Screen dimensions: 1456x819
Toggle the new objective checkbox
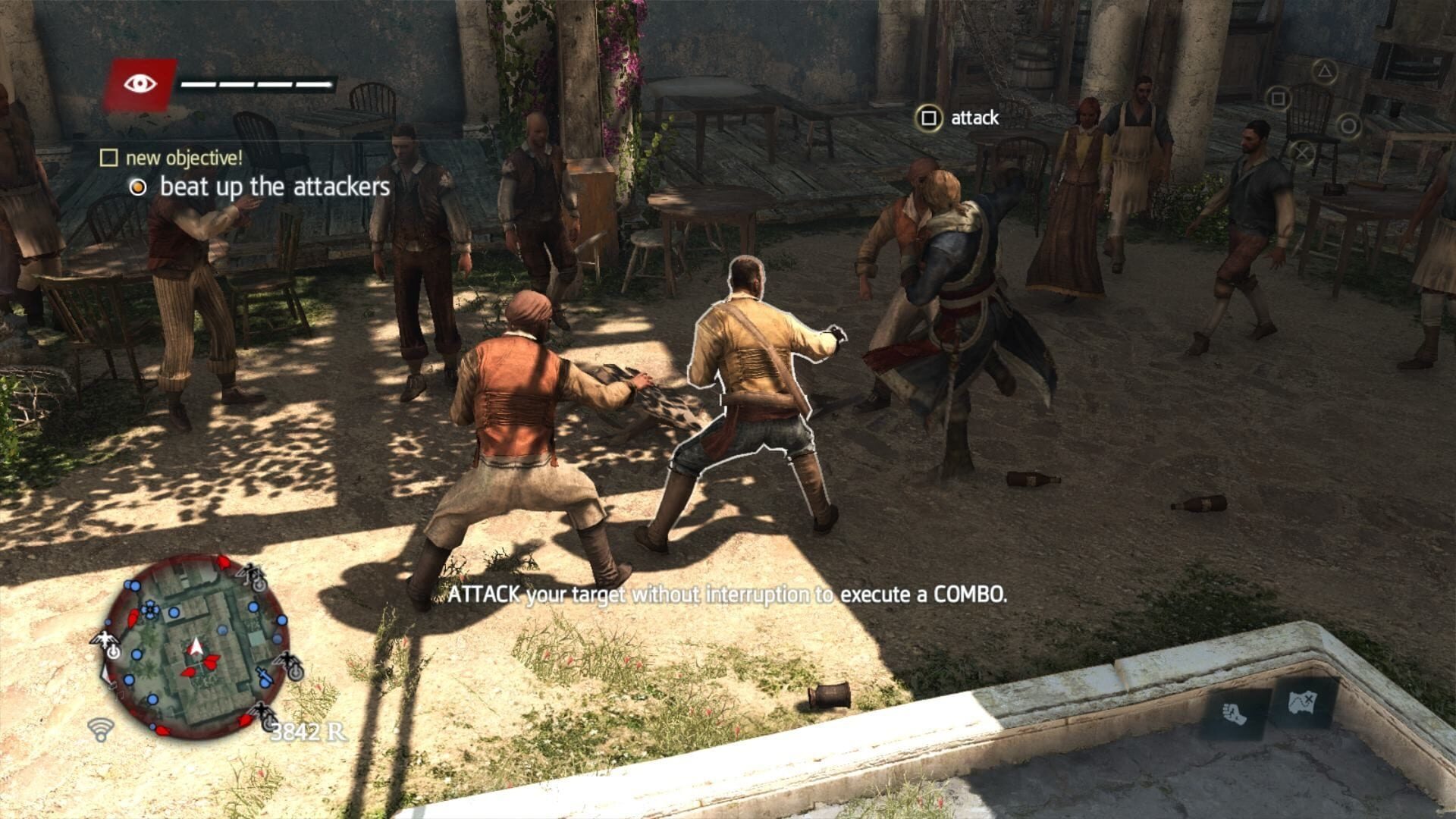(108, 158)
